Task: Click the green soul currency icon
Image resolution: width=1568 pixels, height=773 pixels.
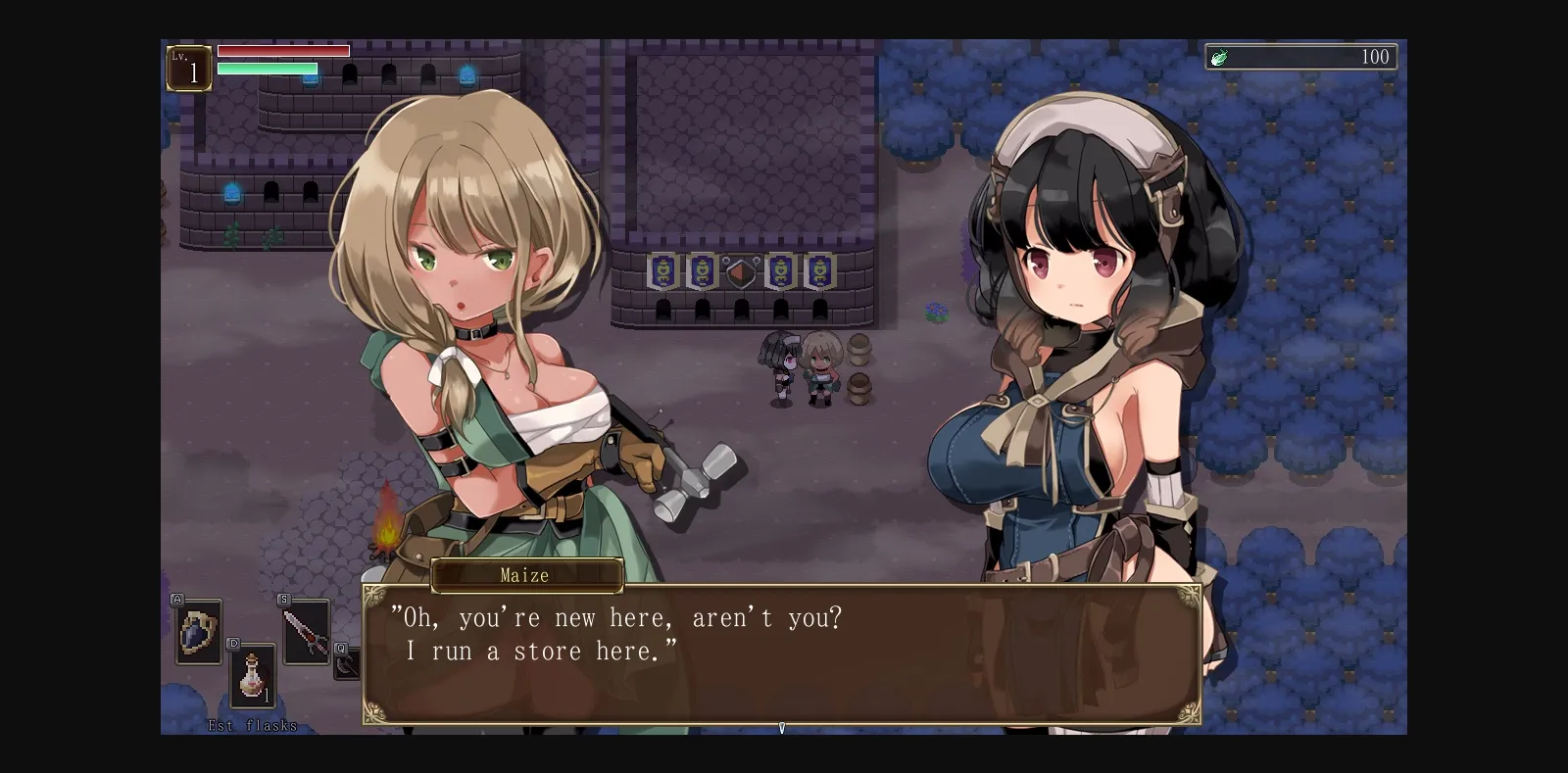Action: click(x=1220, y=57)
